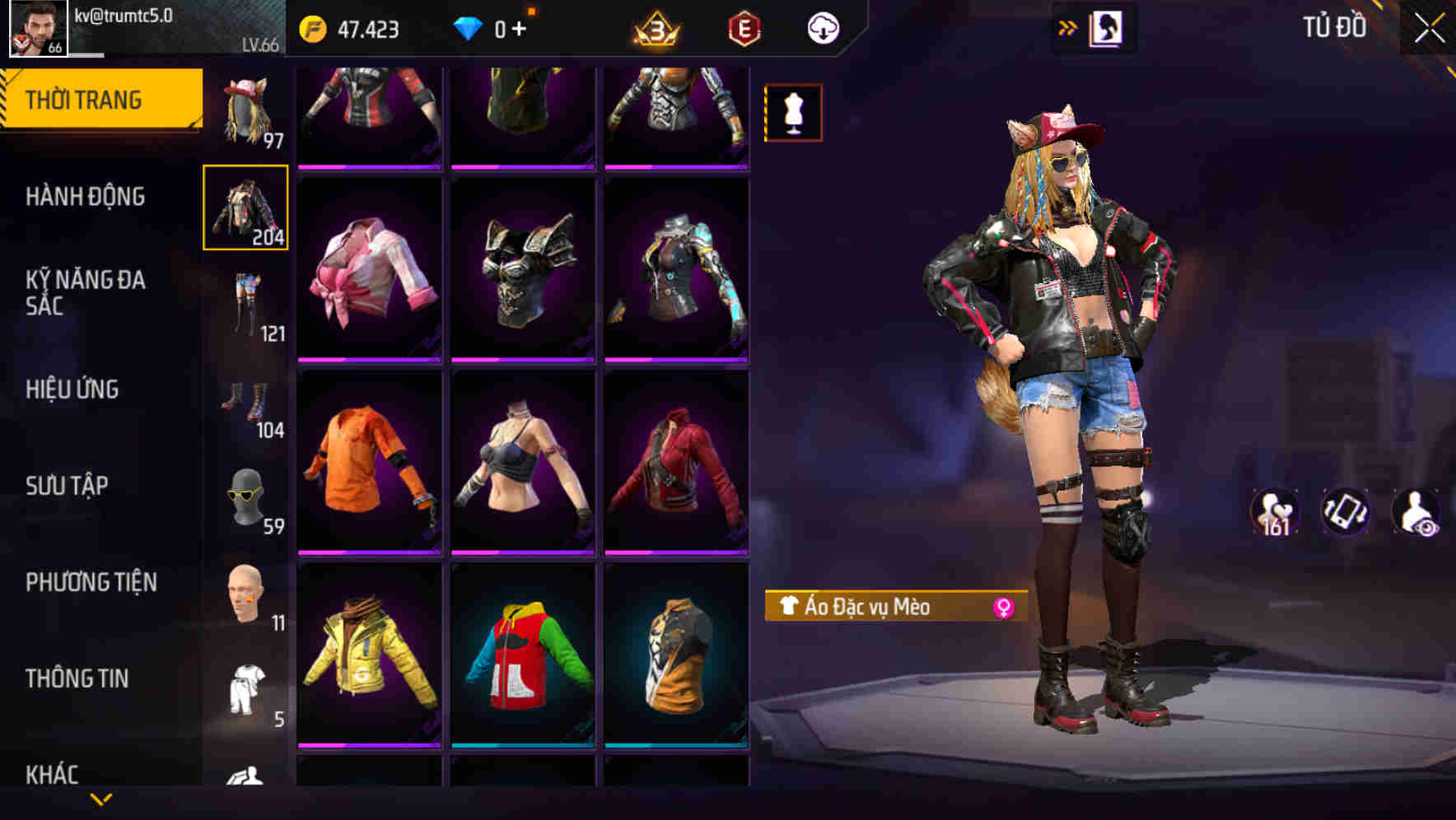
Task: Click the 161 likes counter button
Action: click(x=1274, y=512)
